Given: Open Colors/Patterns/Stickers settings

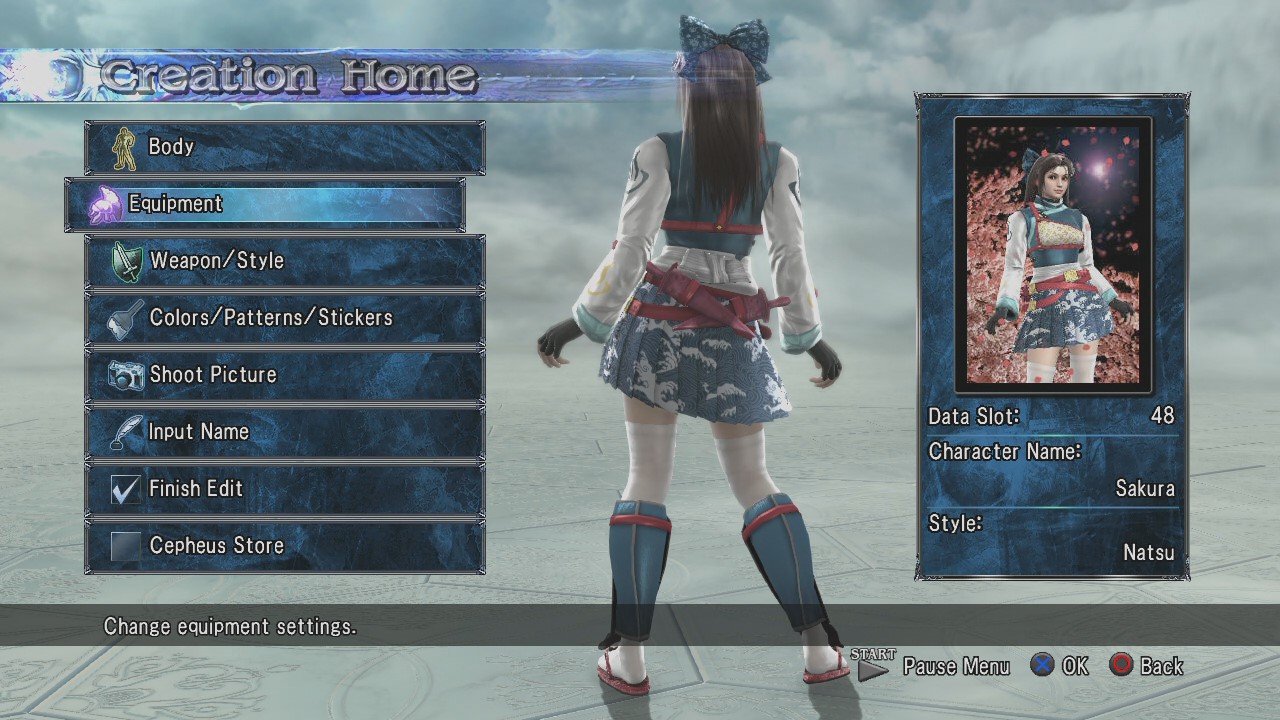Looking at the screenshot, I should pyautogui.click(x=285, y=319).
